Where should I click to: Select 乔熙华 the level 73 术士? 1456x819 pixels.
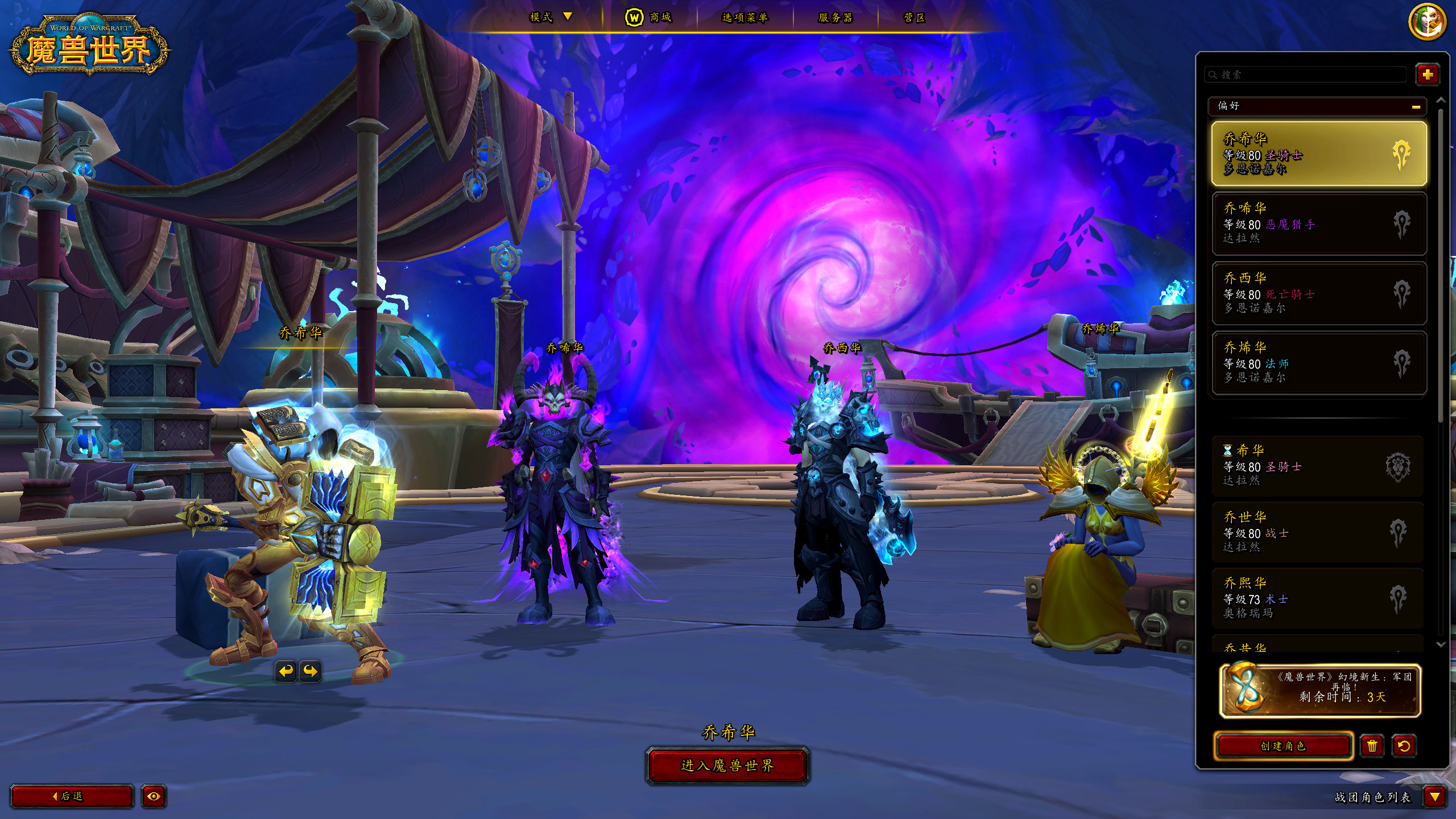1317,598
